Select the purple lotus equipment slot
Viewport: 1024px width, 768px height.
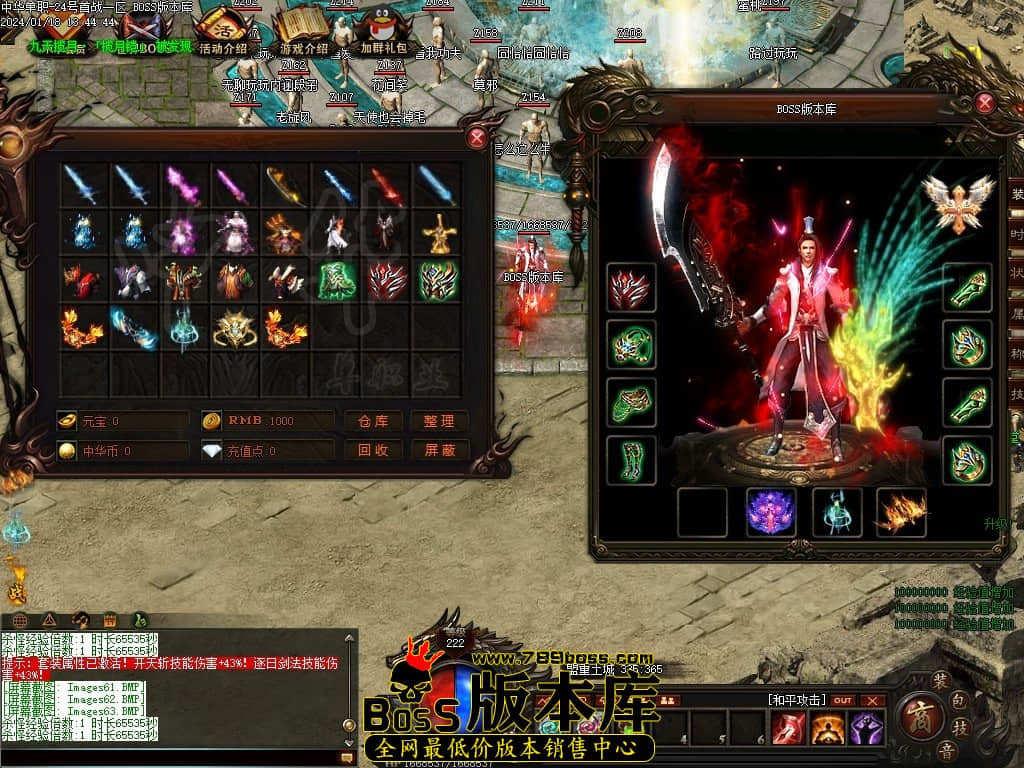pyautogui.click(x=771, y=512)
